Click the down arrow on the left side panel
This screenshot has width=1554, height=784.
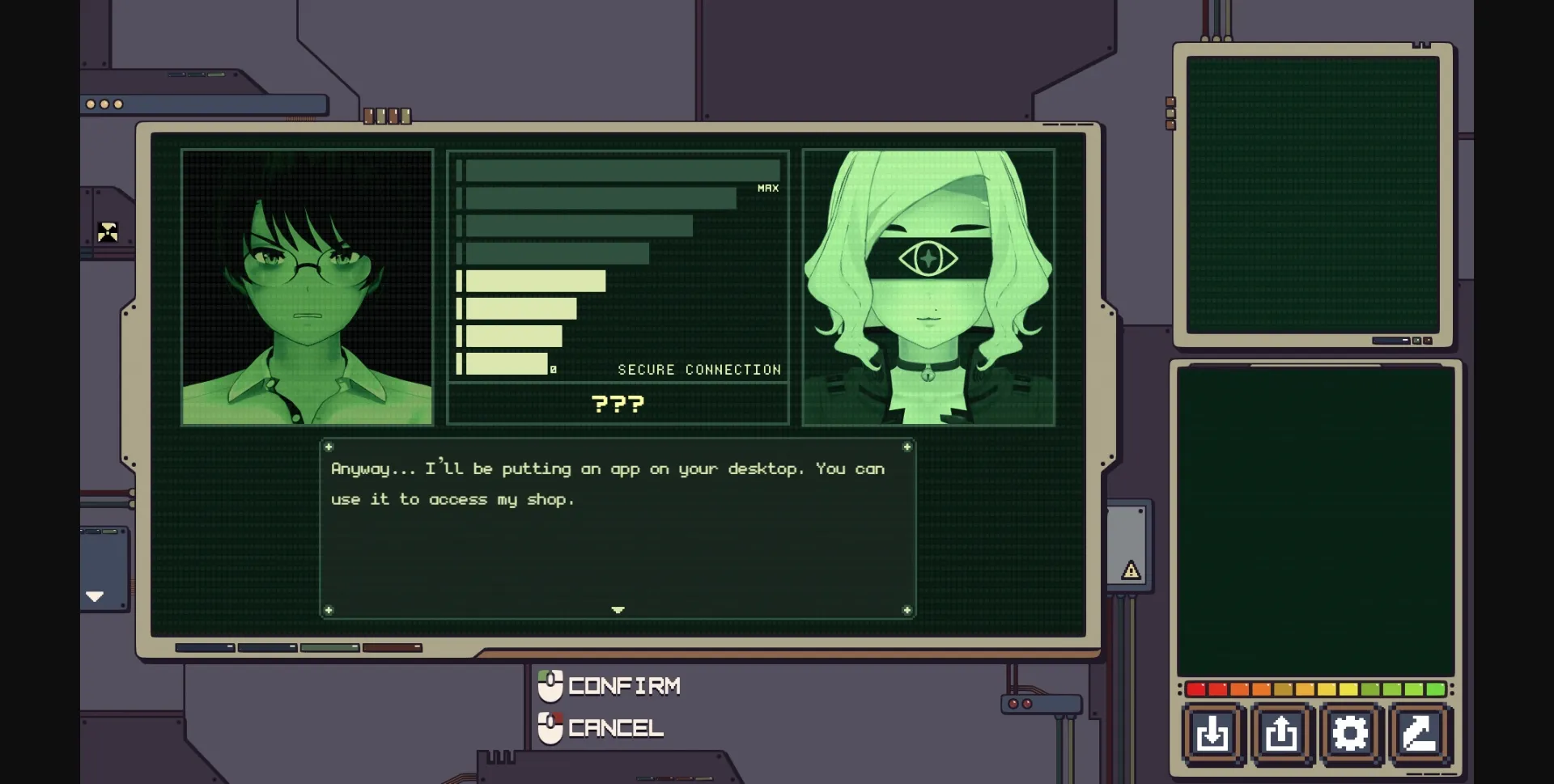coord(95,596)
